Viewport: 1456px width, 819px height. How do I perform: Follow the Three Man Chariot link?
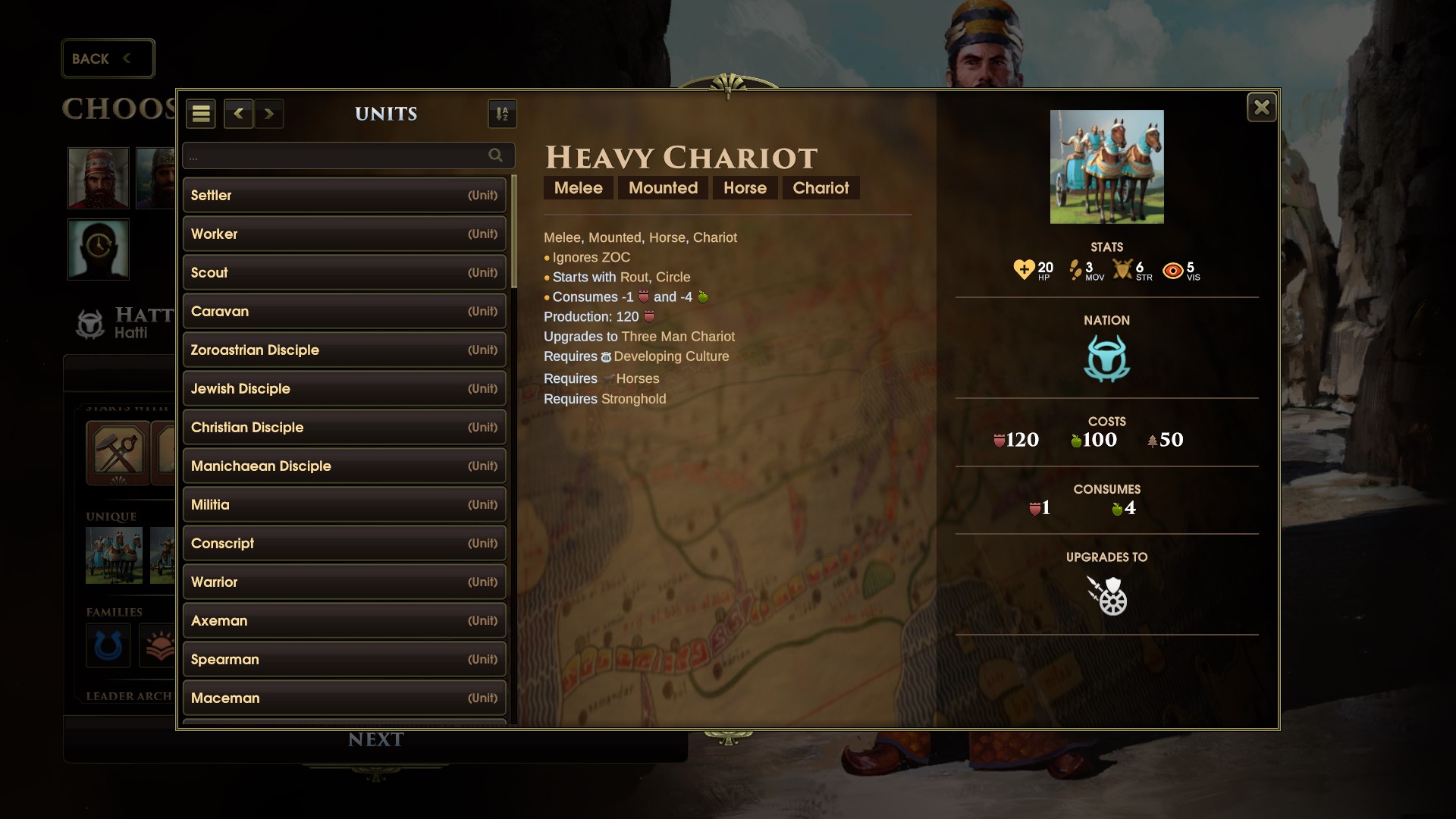678,337
